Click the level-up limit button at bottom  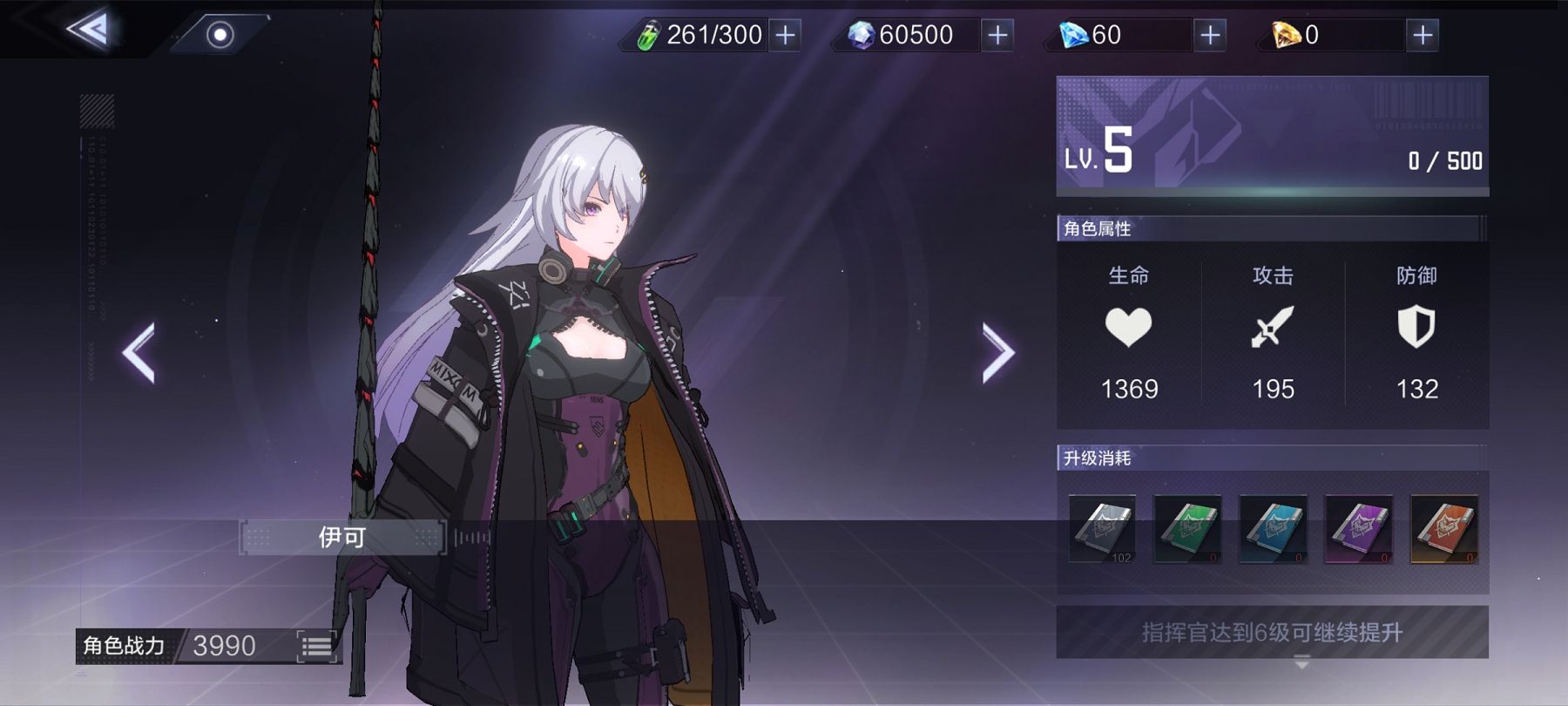[1272, 632]
